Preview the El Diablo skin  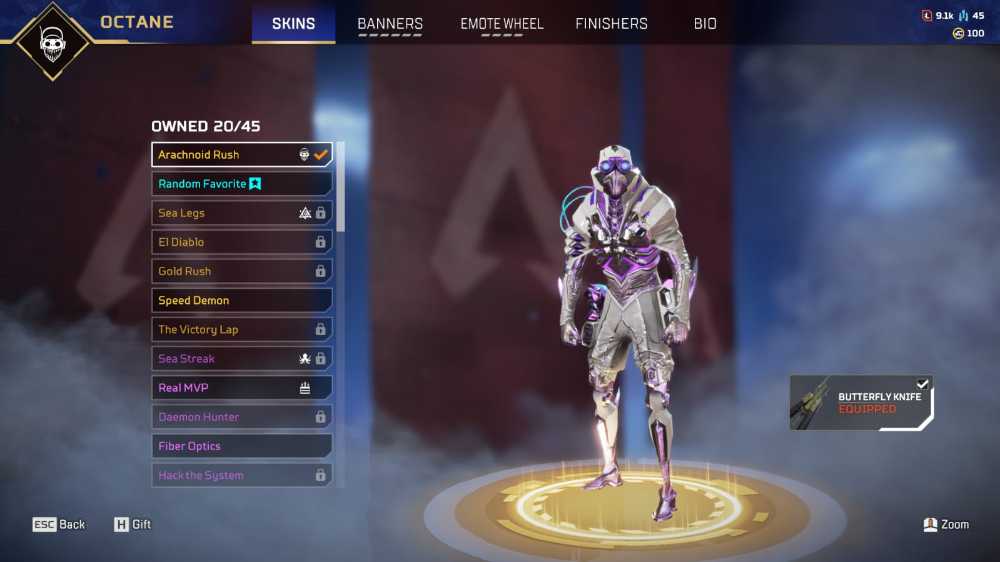click(x=241, y=242)
